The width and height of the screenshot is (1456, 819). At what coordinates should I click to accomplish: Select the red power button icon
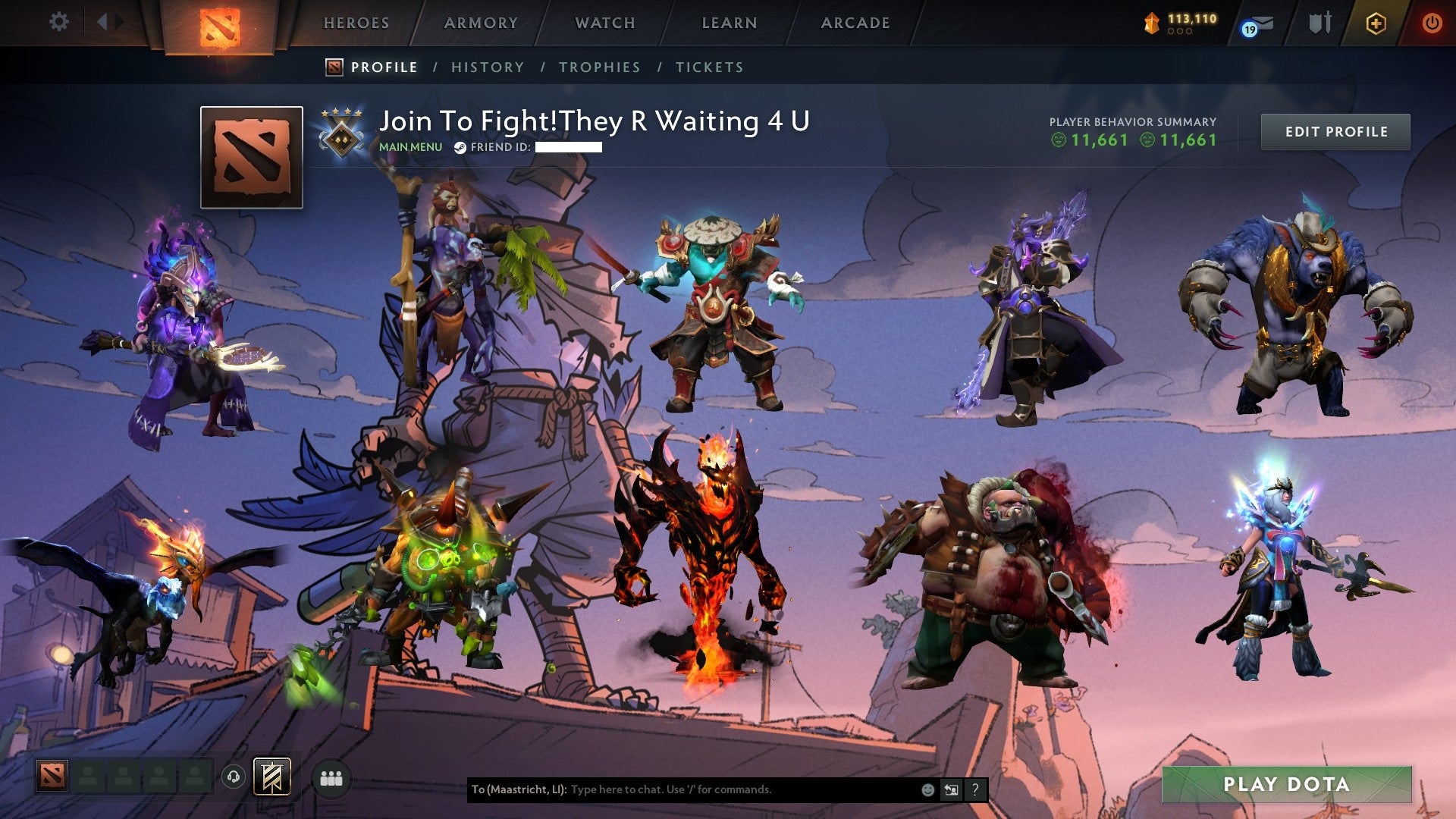coord(1434,21)
